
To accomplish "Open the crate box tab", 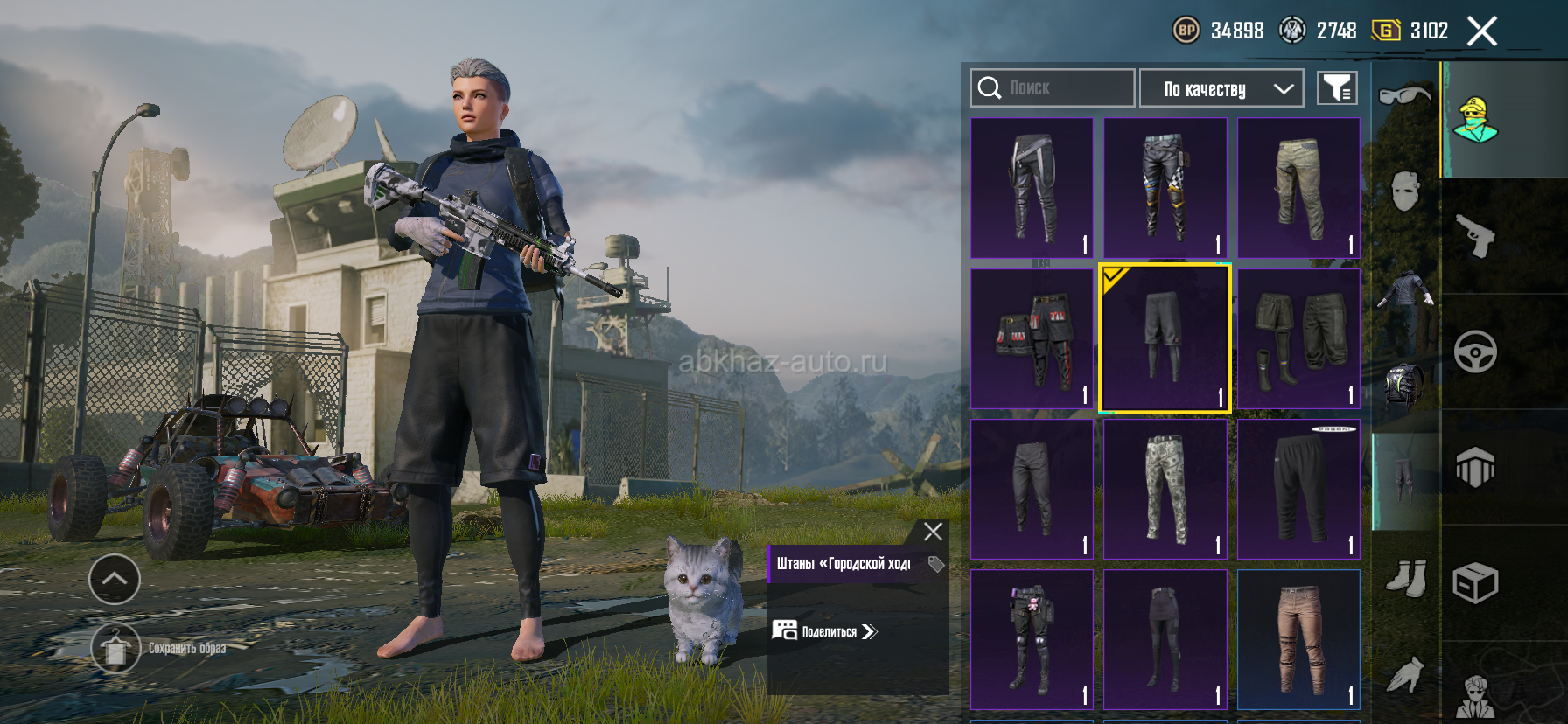I will [1476, 583].
